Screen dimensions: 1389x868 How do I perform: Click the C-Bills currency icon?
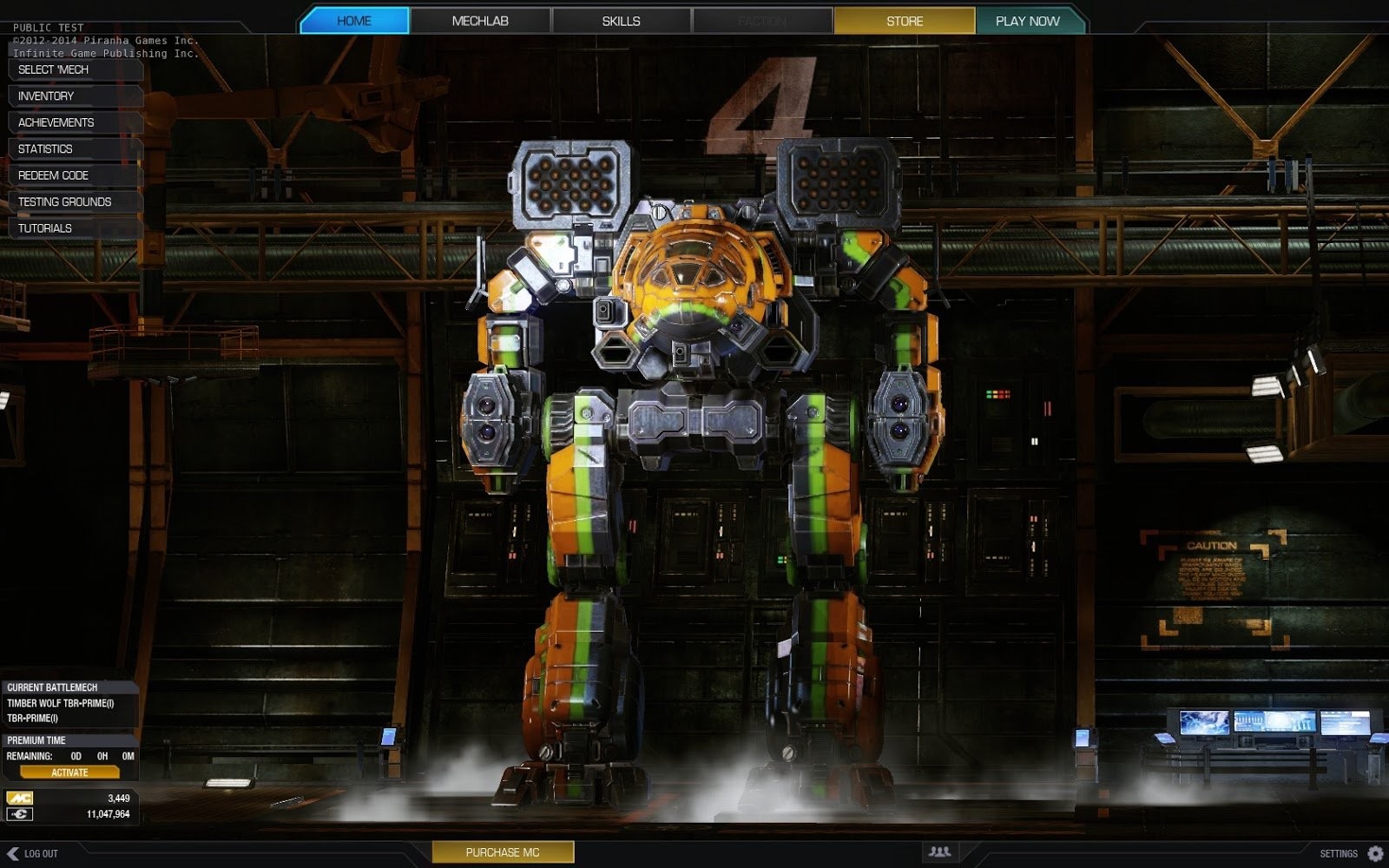tap(18, 814)
